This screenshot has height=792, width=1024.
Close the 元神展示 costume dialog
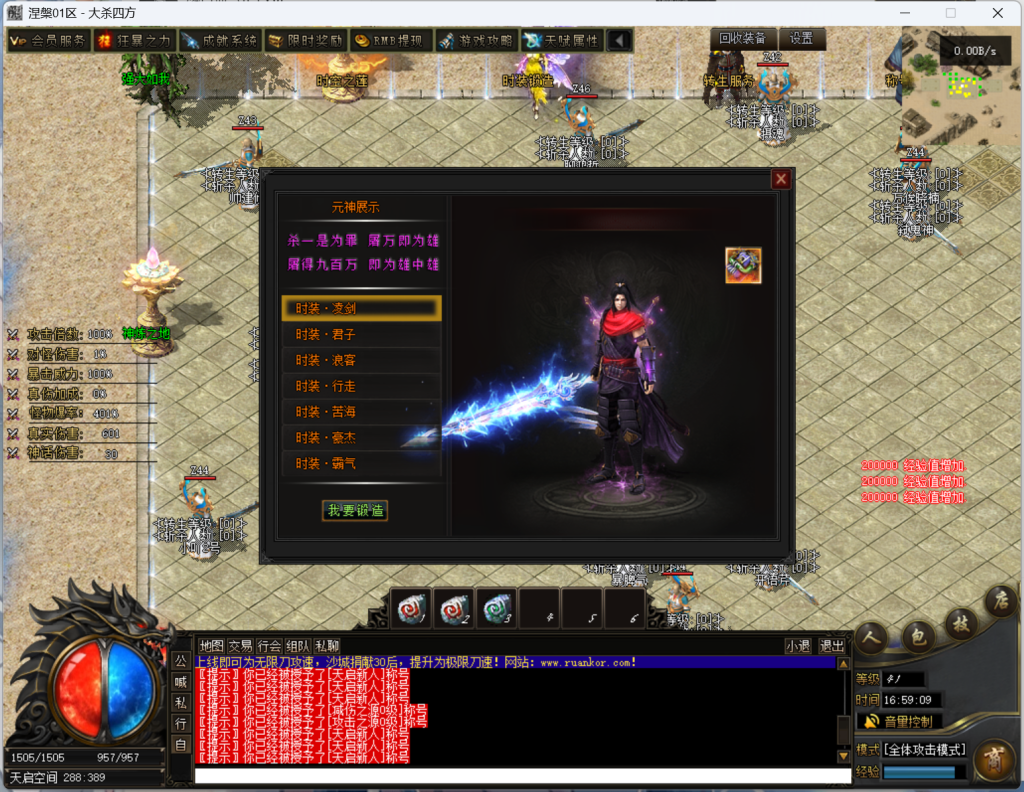[781, 179]
